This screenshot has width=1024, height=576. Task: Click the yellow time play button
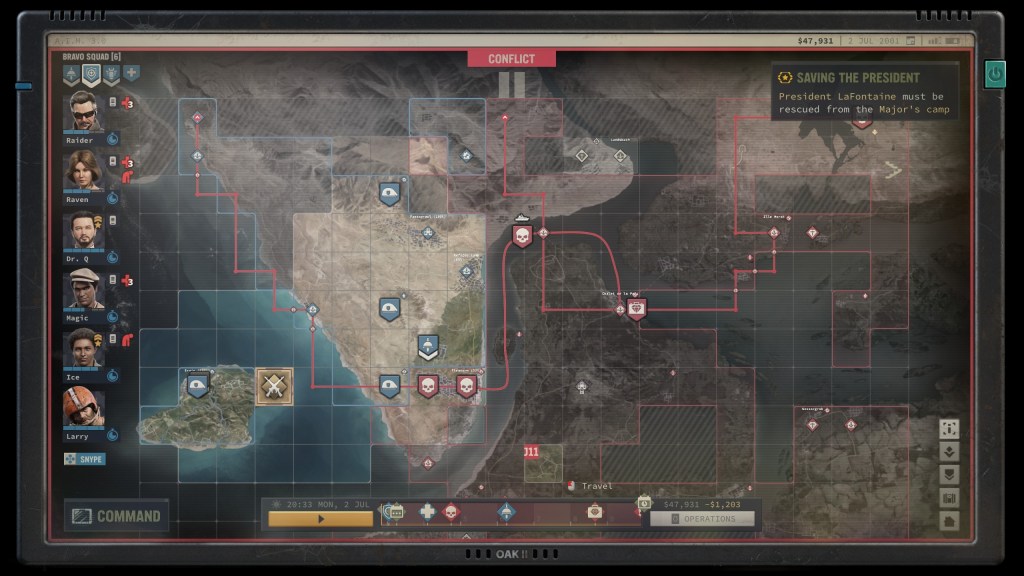(x=320, y=519)
